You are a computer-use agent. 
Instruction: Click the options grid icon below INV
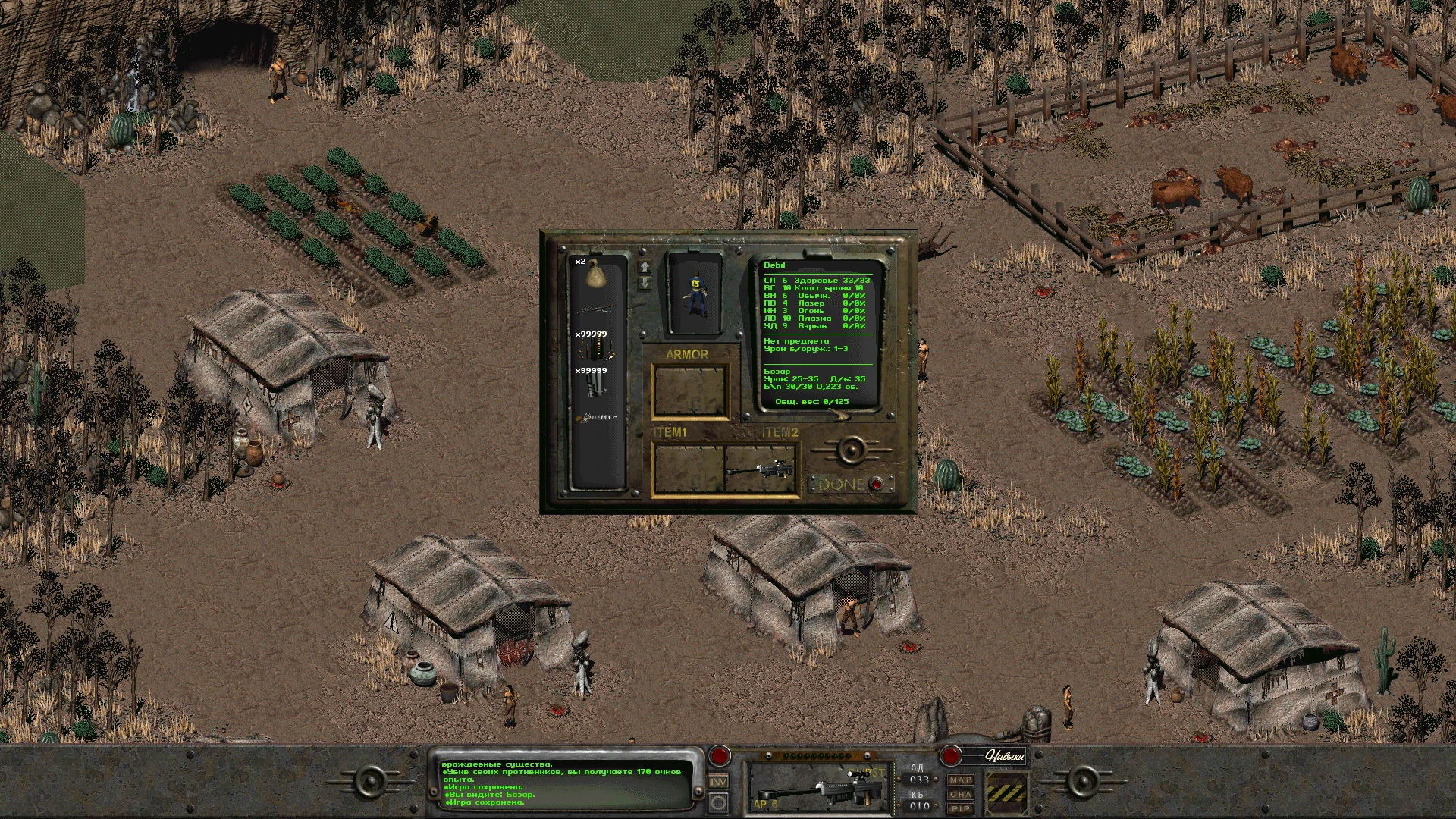(x=719, y=804)
